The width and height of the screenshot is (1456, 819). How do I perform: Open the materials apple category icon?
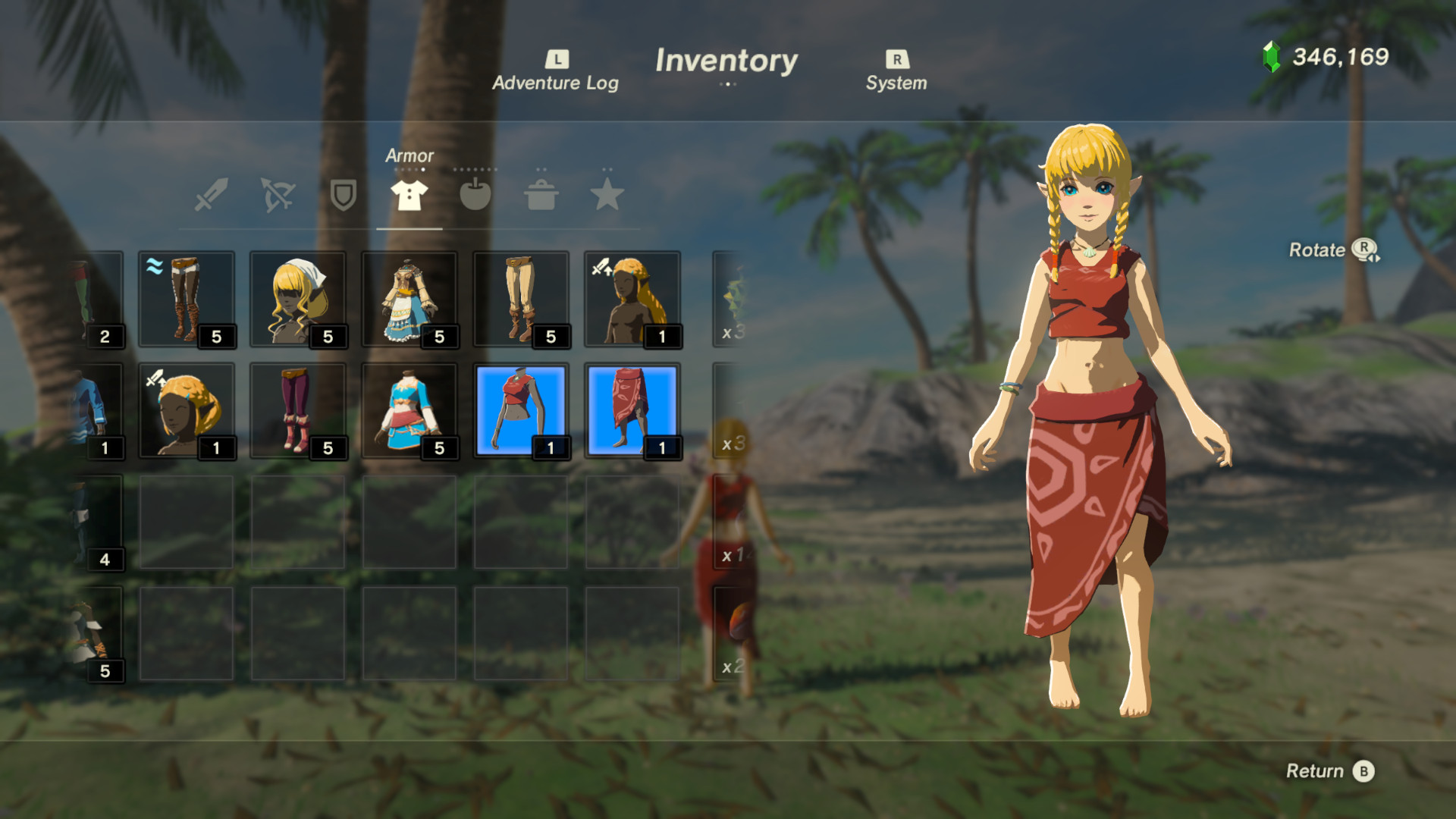point(475,196)
